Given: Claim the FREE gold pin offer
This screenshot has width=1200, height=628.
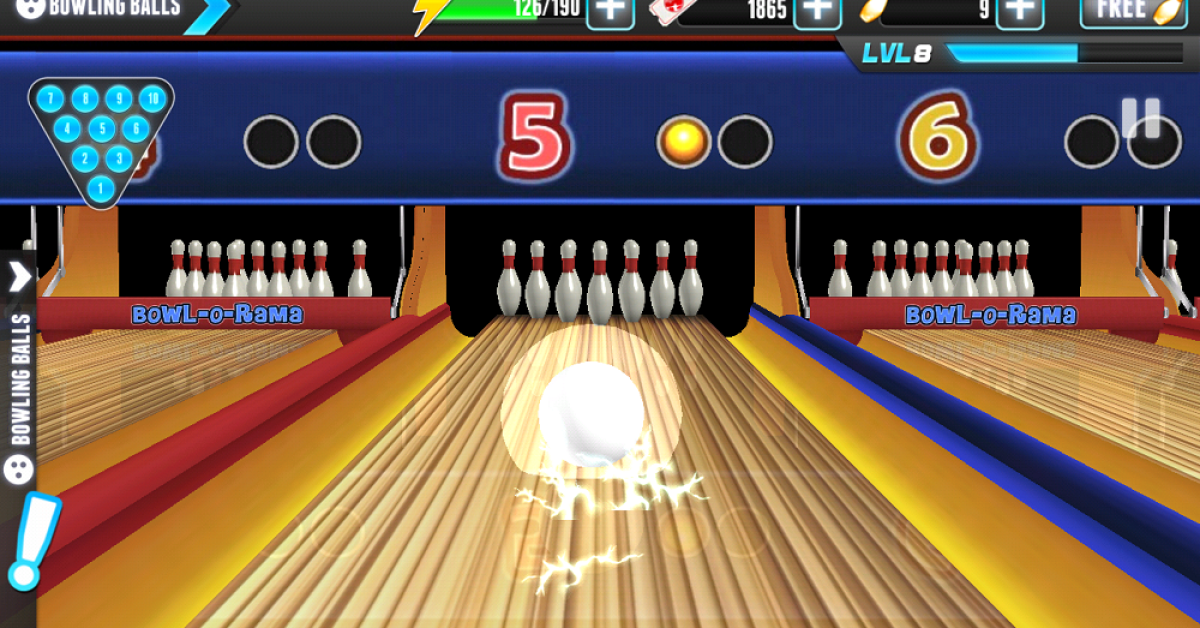Looking at the screenshot, I should [1132, 11].
